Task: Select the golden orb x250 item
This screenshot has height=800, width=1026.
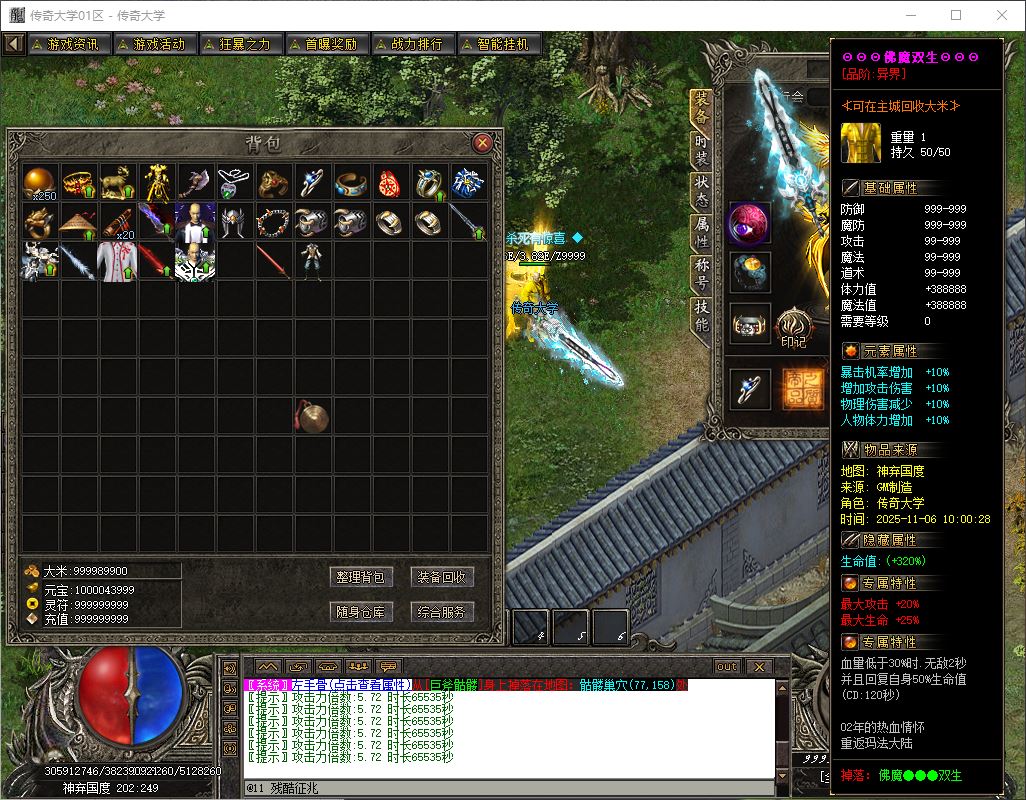Action: coord(41,183)
